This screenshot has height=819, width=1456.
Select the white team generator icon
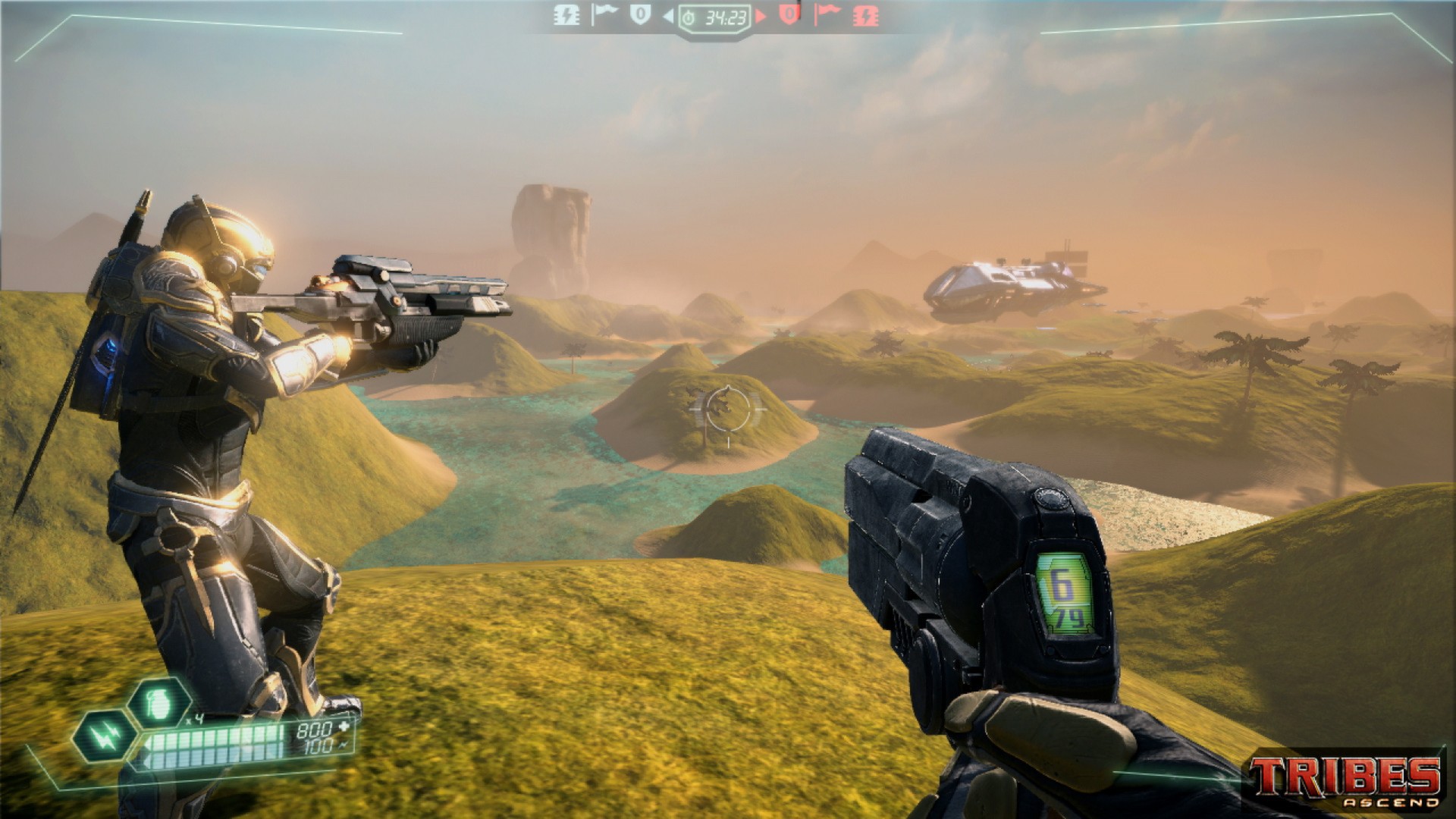coord(566,16)
